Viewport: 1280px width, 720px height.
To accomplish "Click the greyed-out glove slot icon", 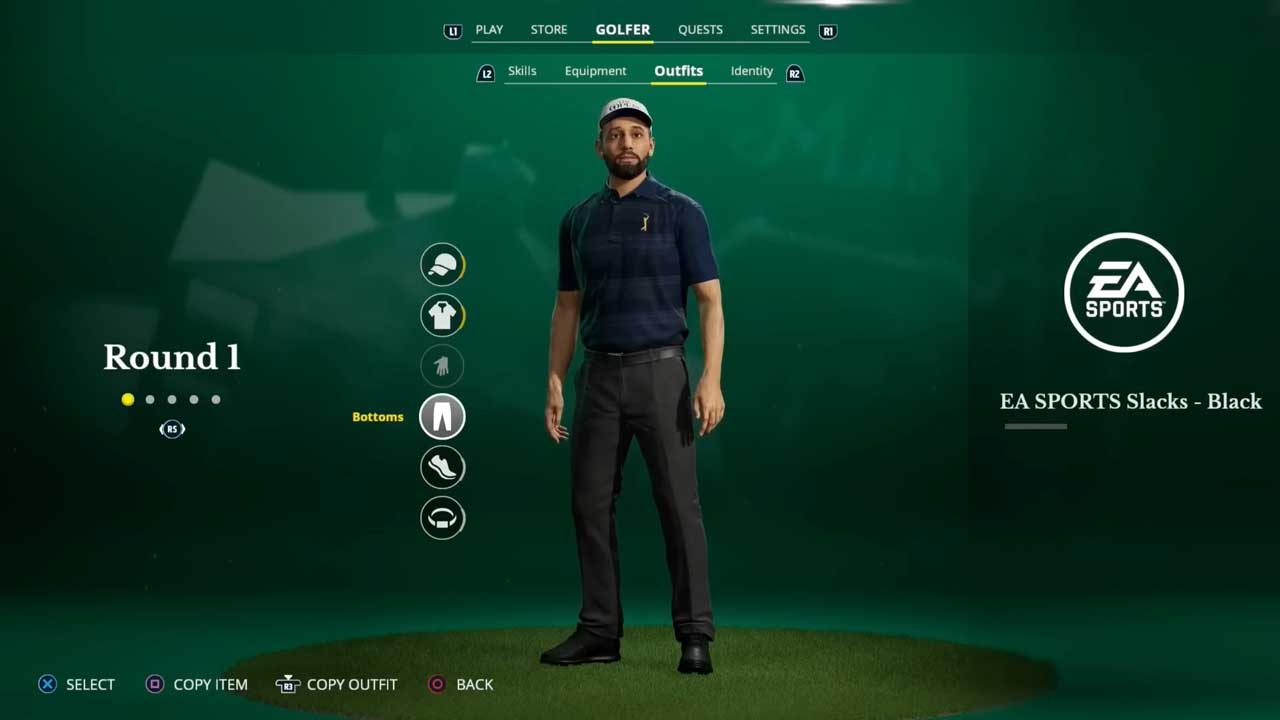I will pos(442,366).
